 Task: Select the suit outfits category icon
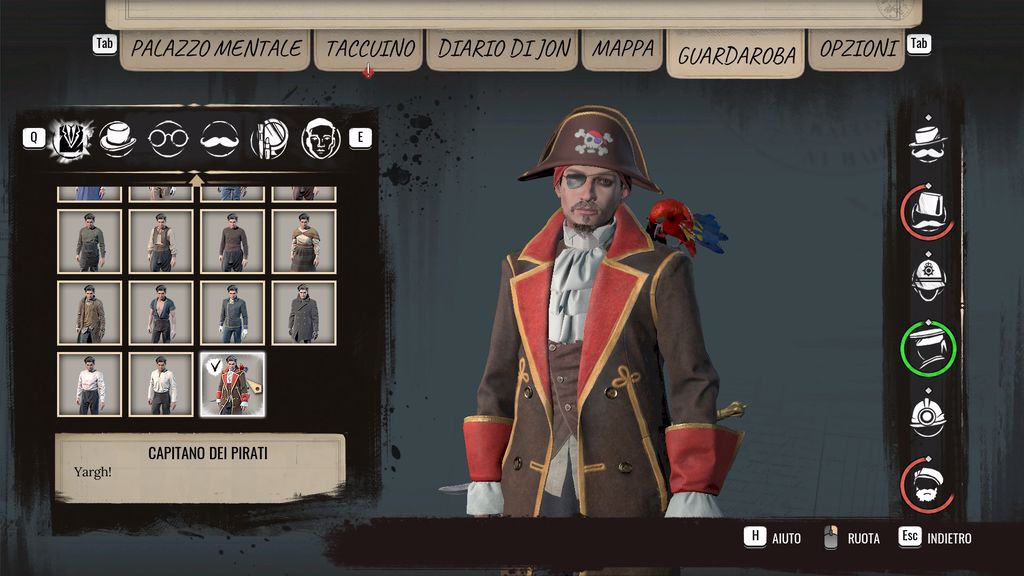click(x=71, y=139)
